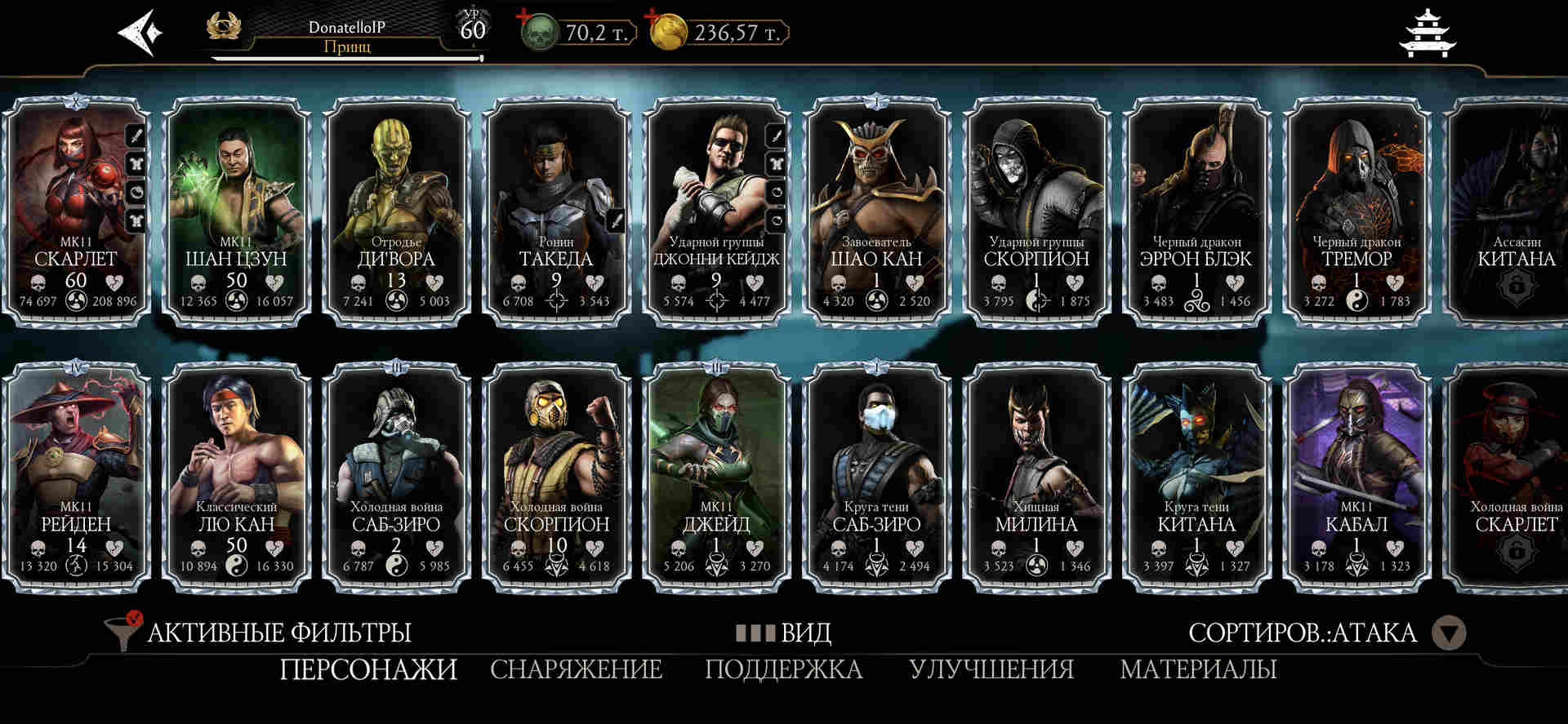Screen dimensions: 1568x724
Task: Open the Сортиров.: Атака sort dropdown
Action: pyautogui.click(x=1450, y=633)
